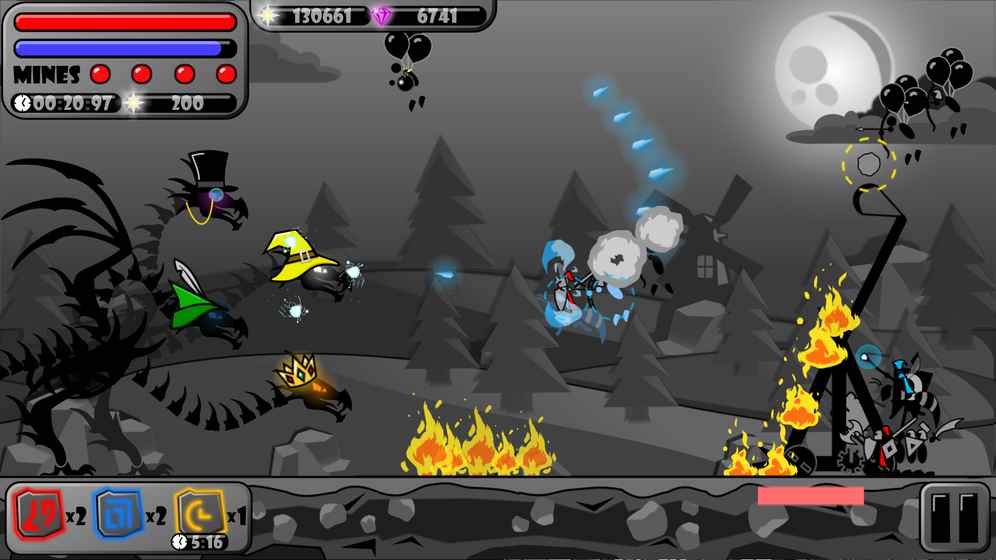Activate the red rune power-up
This screenshot has height=560, width=996.
click(x=38, y=516)
